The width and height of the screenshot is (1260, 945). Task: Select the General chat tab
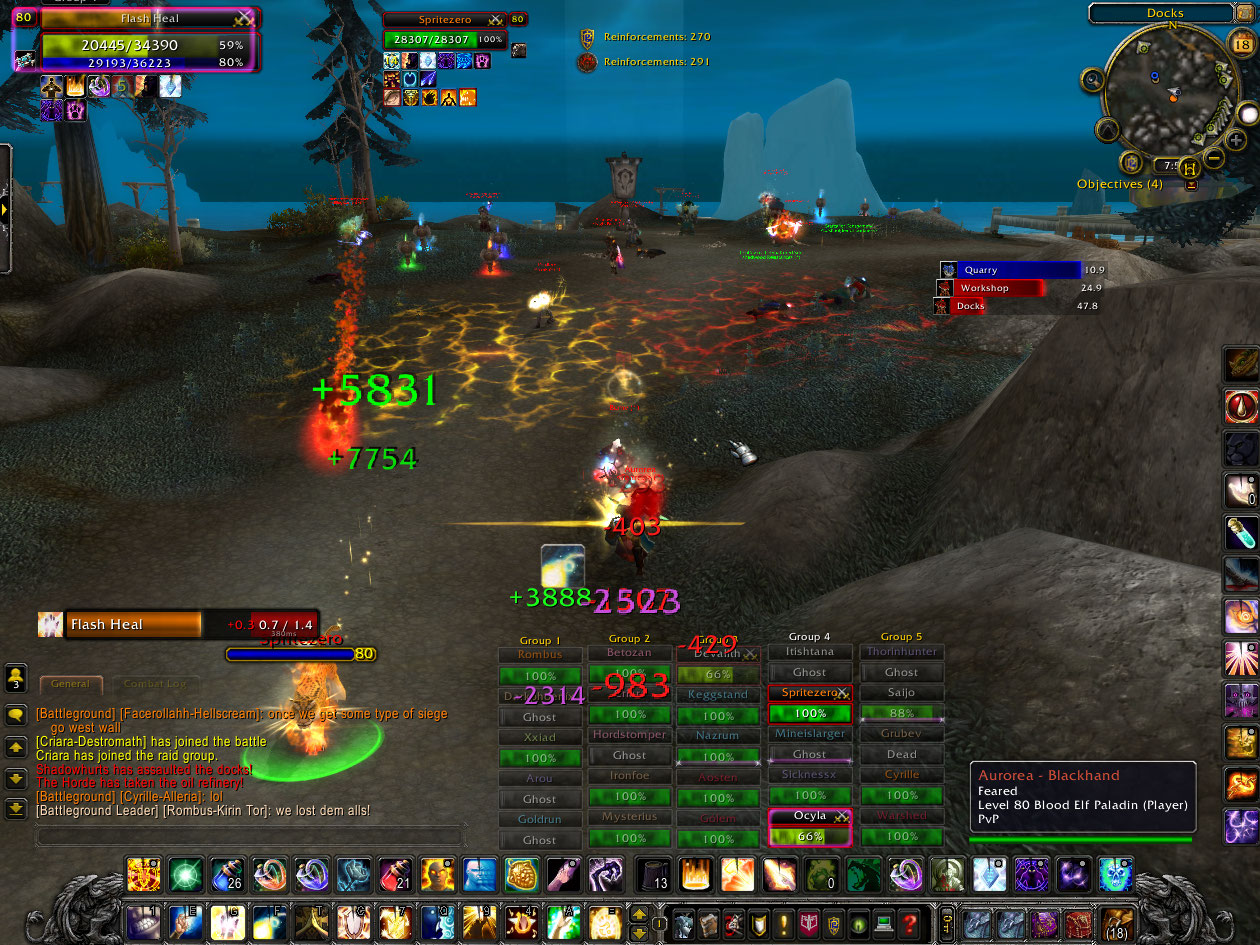pos(71,684)
